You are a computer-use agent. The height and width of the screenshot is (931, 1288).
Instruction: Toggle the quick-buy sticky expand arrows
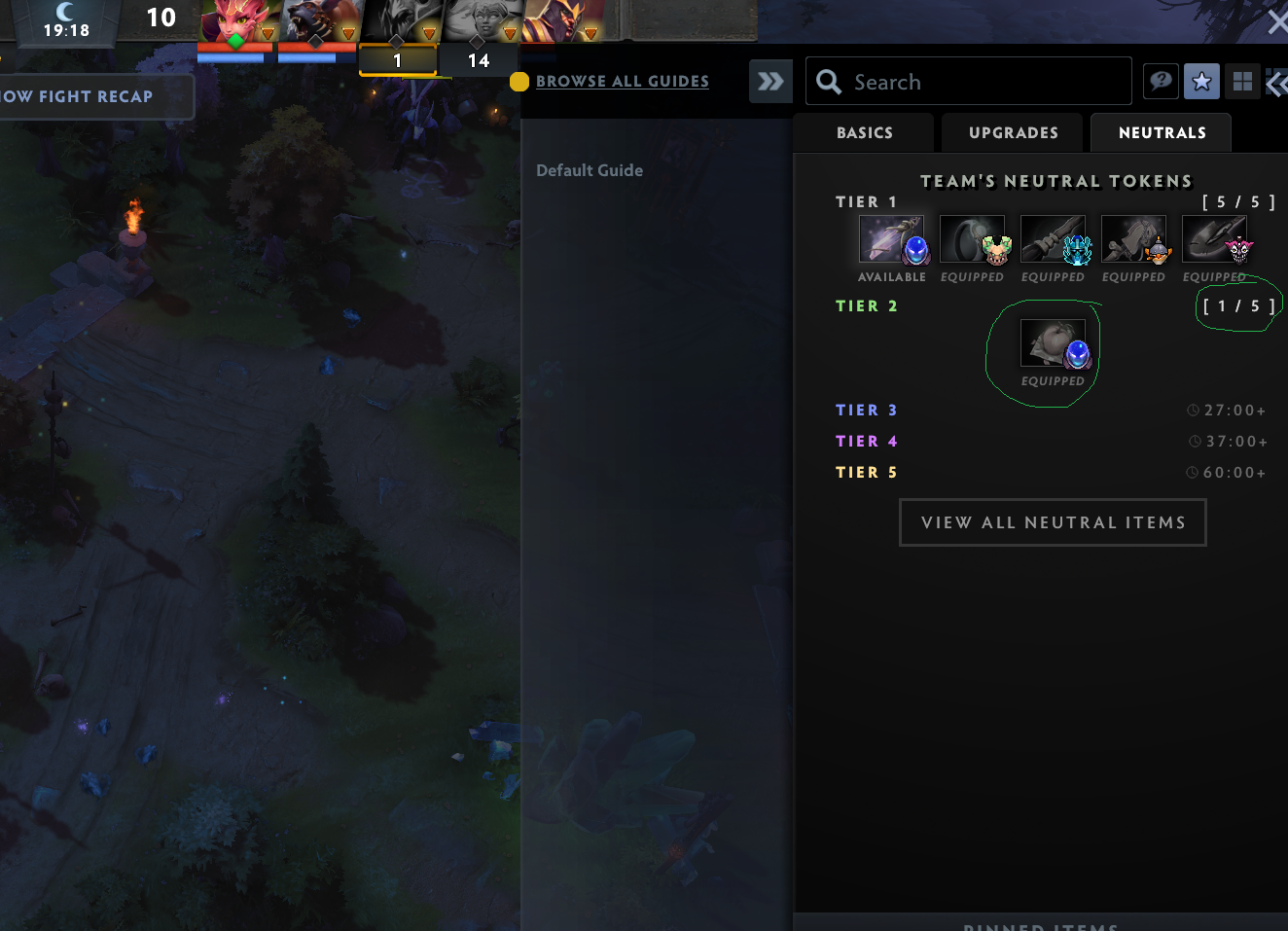[x=770, y=81]
